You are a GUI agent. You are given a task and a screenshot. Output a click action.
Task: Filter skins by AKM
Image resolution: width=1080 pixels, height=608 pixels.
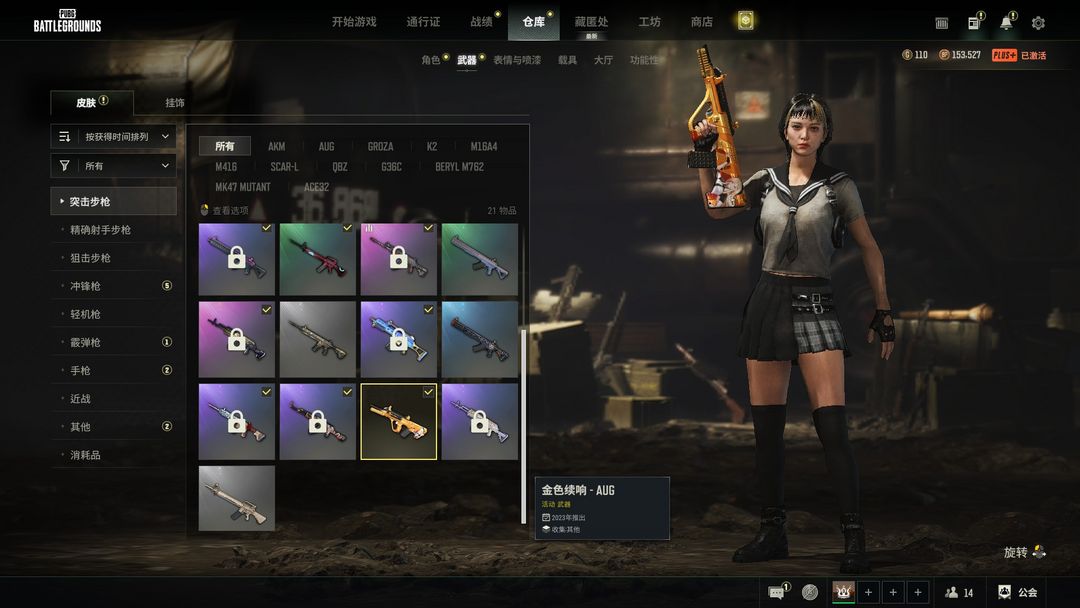276,147
